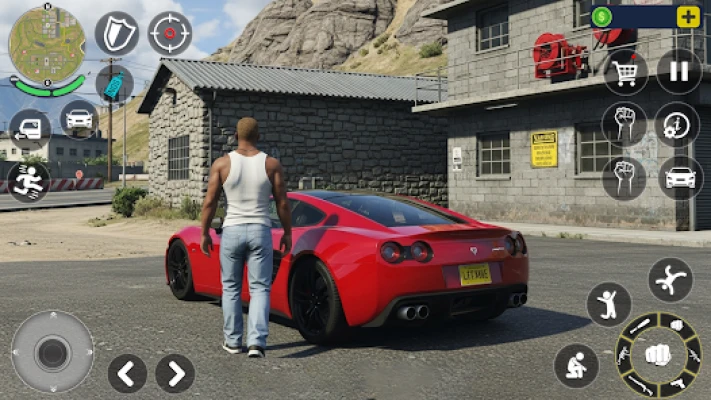Open the info and gear settings icon
711x400 pixels.
[x=677, y=125]
